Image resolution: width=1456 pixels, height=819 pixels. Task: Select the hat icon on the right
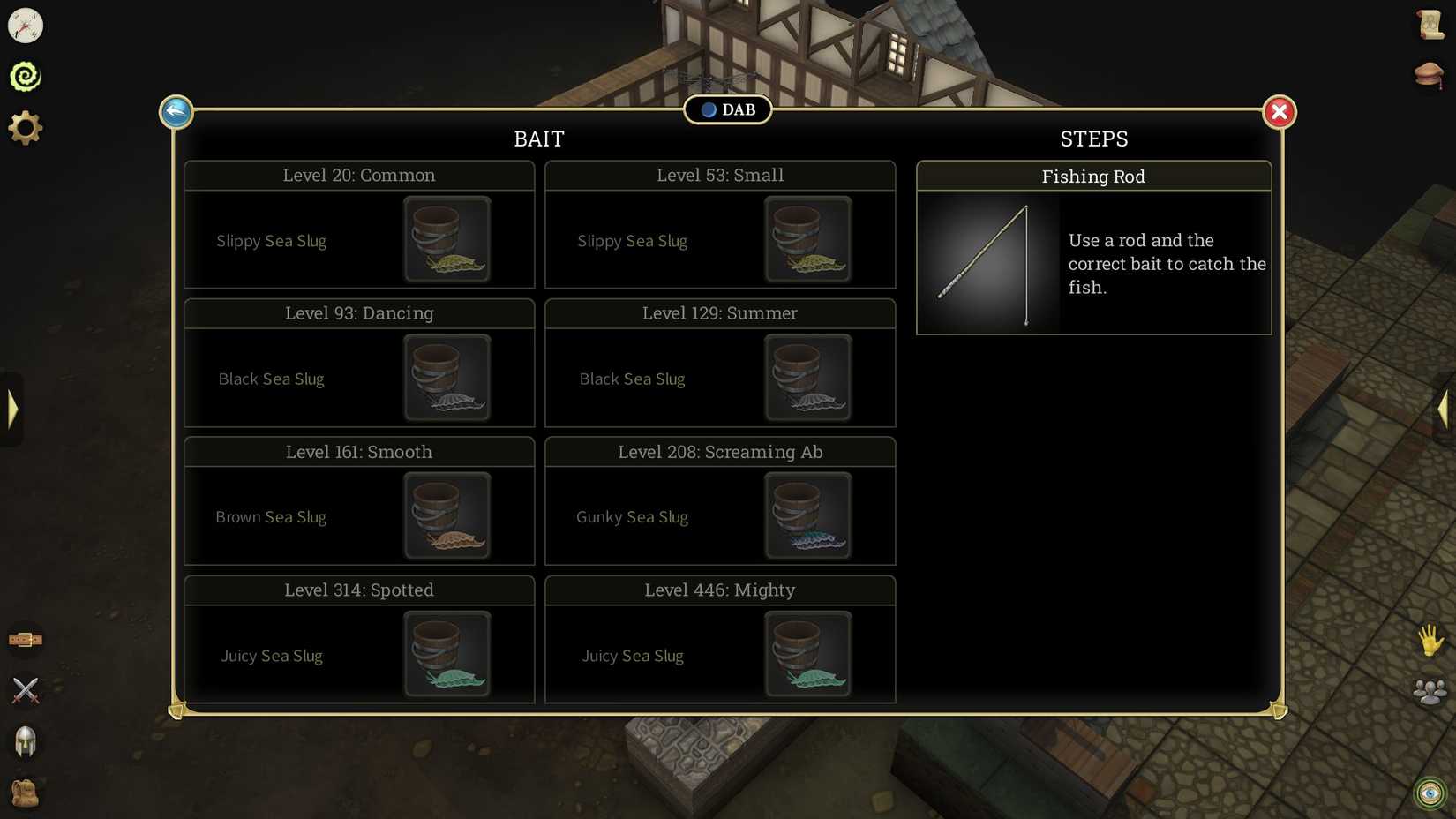coord(1430,73)
